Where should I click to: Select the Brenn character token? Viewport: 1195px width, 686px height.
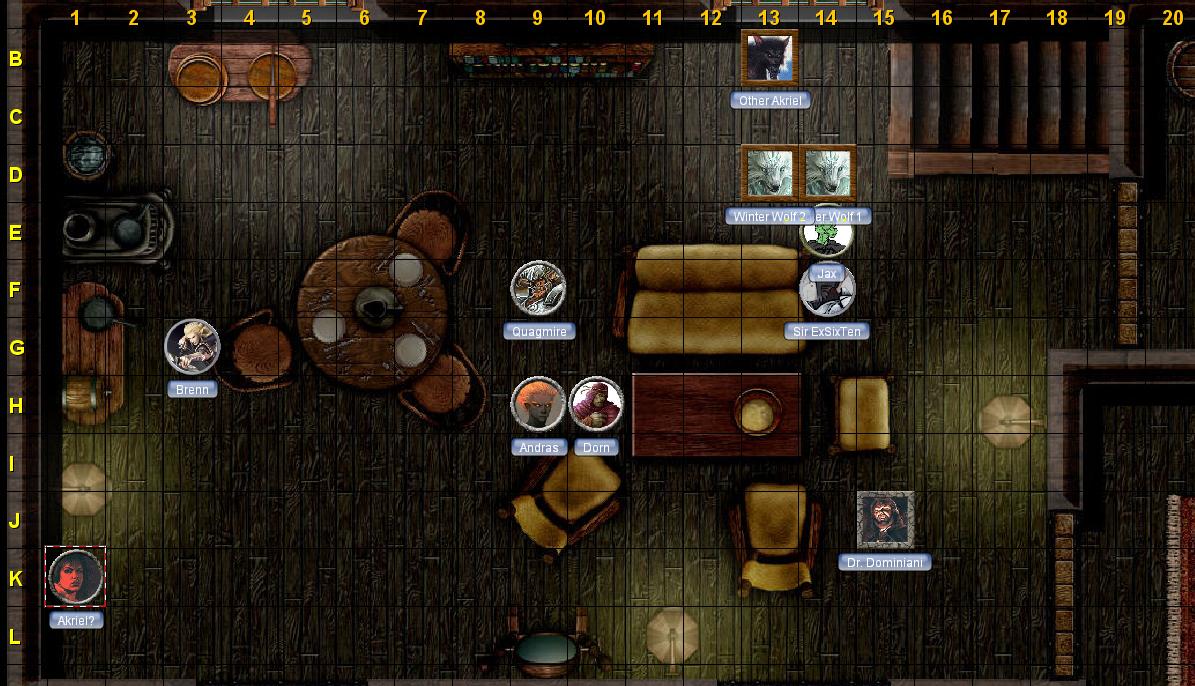point(192,346)
